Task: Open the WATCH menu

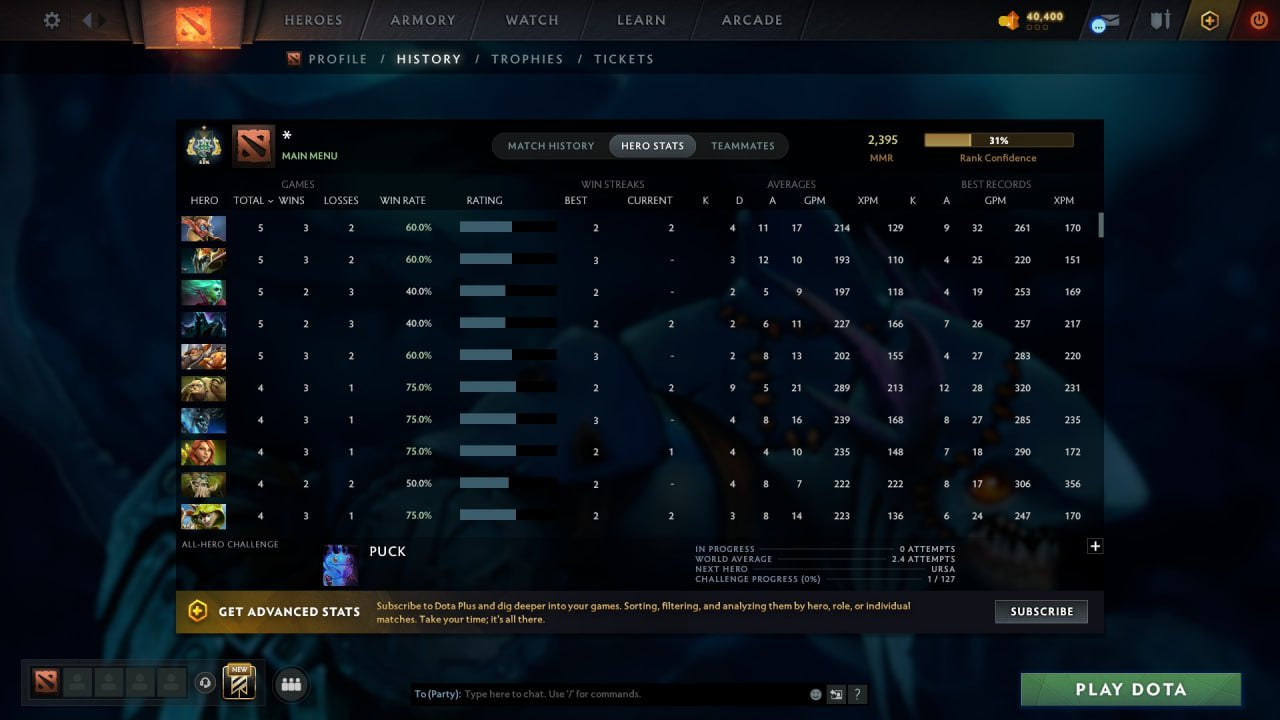Action: pyautogui.click(x=531, y=20)
